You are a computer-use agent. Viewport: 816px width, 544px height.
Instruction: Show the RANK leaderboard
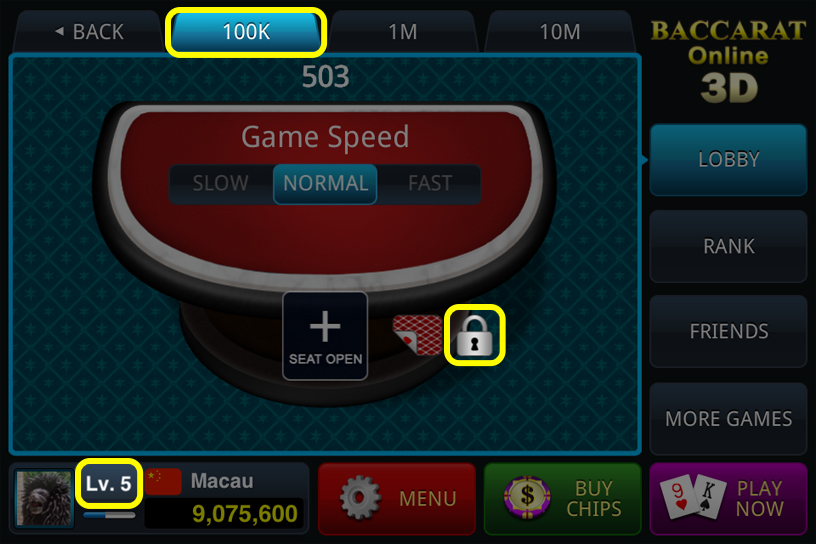[728, 246]
